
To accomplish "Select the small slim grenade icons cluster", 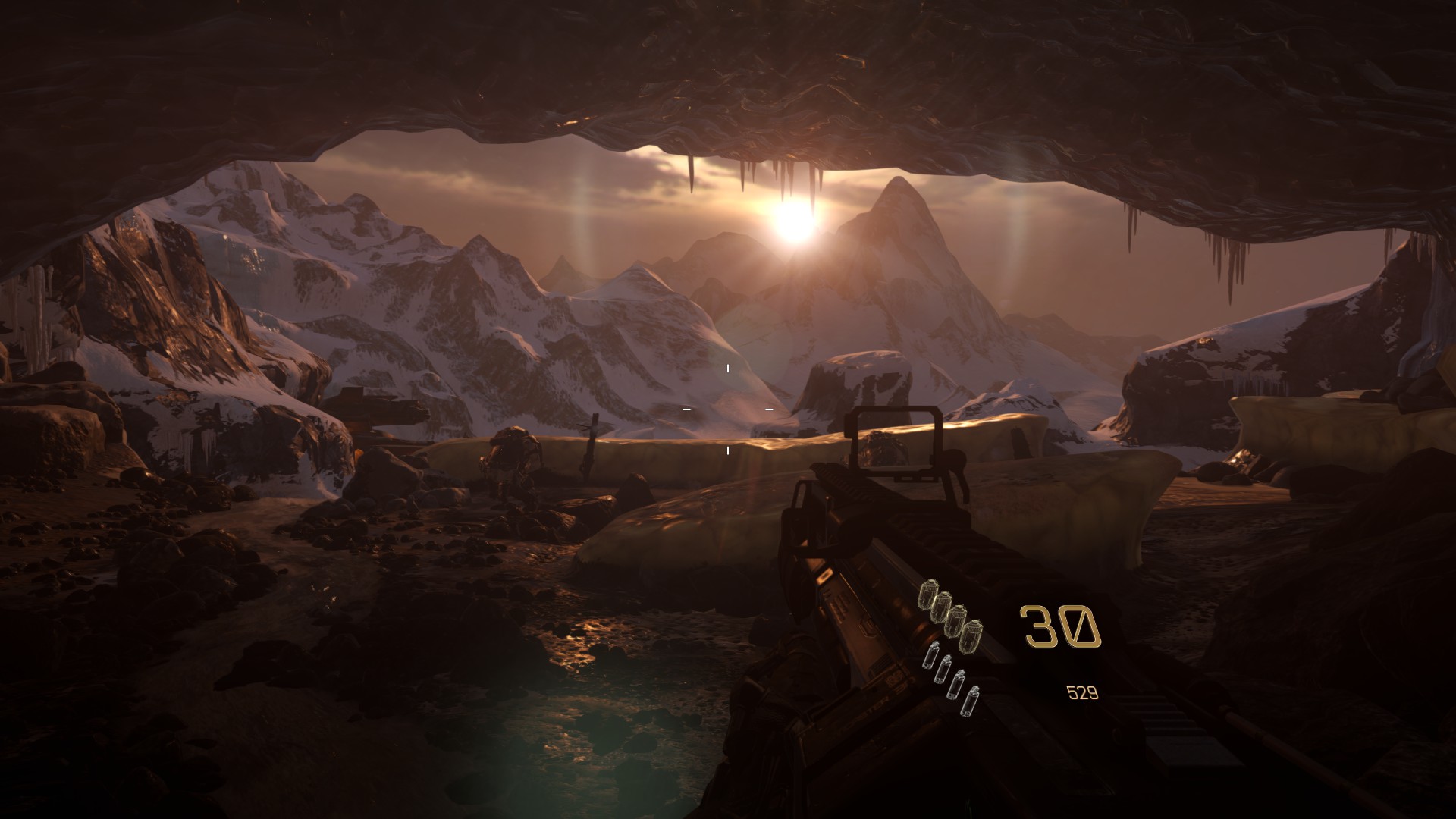I will pos(949,678).
